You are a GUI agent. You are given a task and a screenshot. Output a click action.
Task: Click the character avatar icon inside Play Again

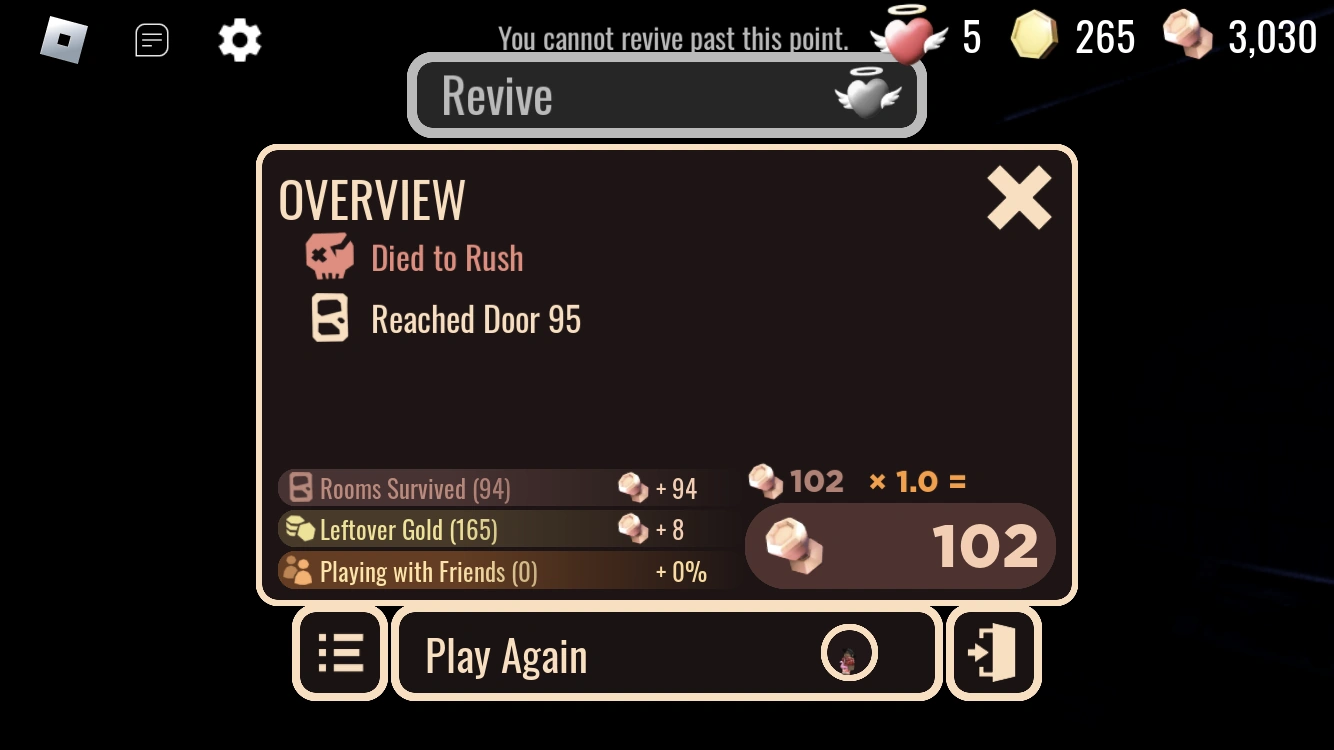[x=849, y=654]
